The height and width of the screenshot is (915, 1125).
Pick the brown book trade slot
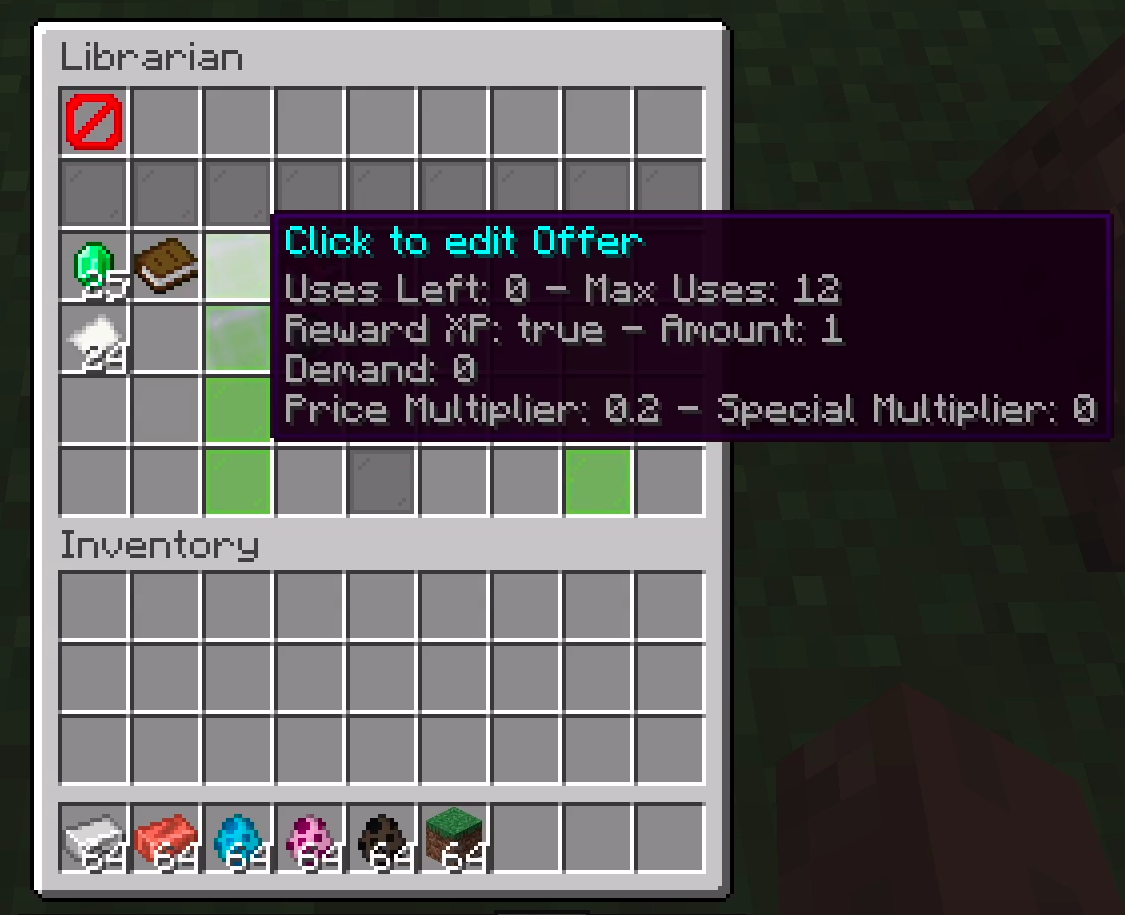166,267
